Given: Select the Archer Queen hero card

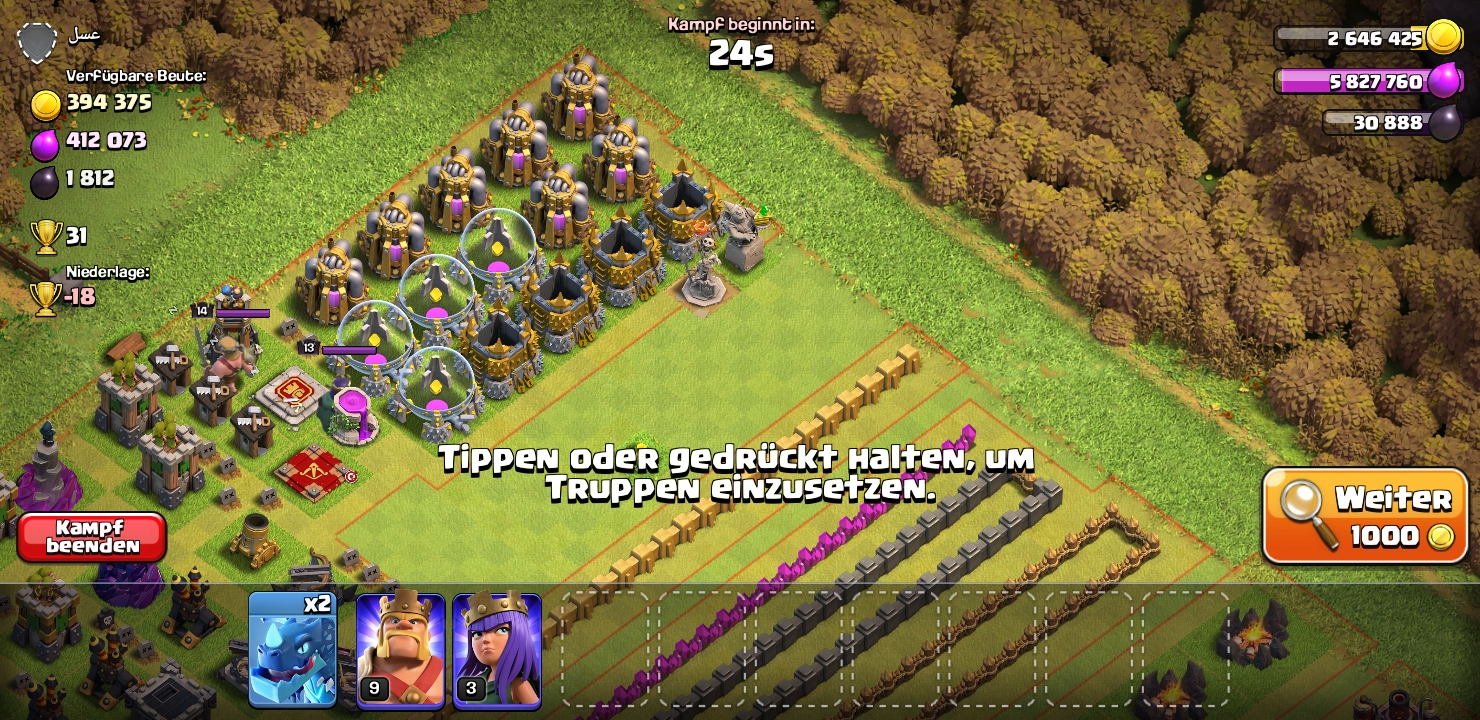Looking at the screenshot, I should 497,649.
